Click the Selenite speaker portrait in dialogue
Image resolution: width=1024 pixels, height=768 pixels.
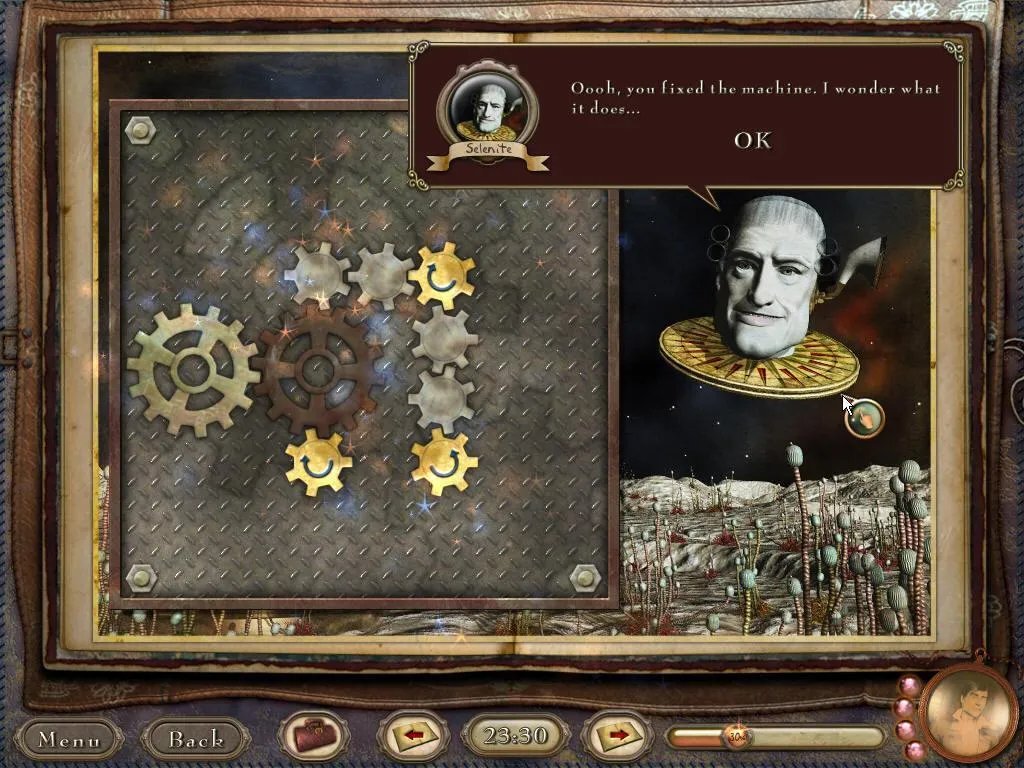coord(488,108)
